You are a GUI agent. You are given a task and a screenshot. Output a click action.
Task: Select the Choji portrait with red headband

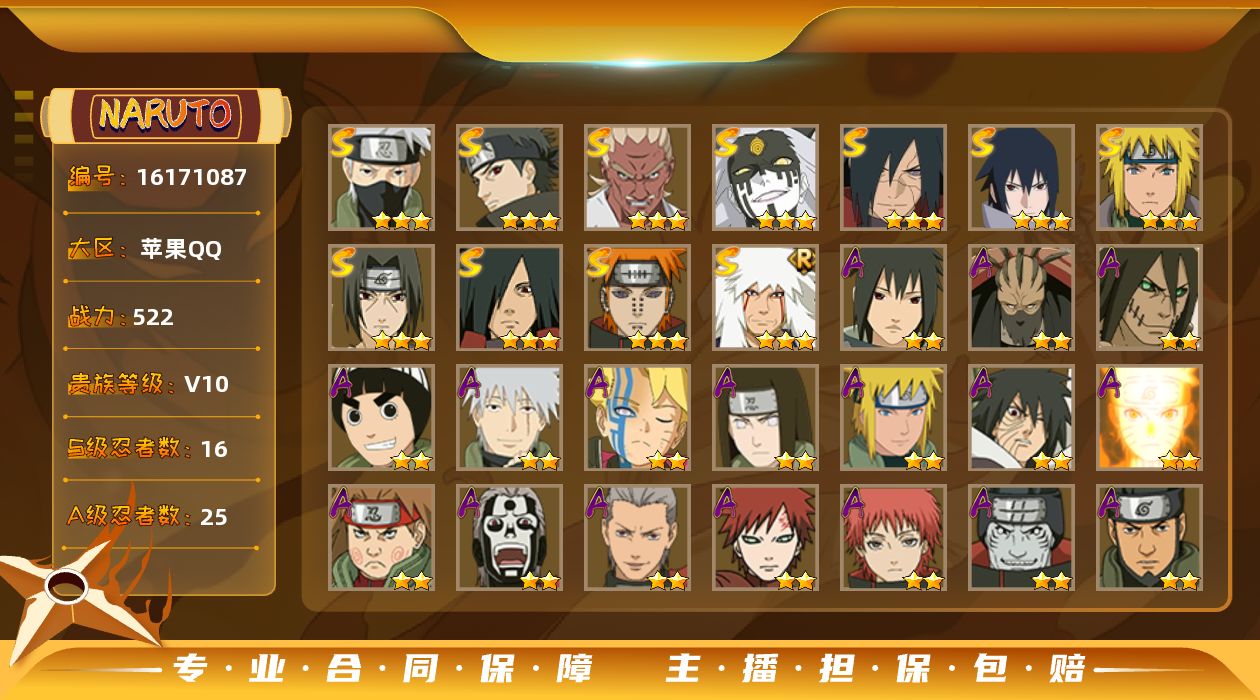[382, 537]
